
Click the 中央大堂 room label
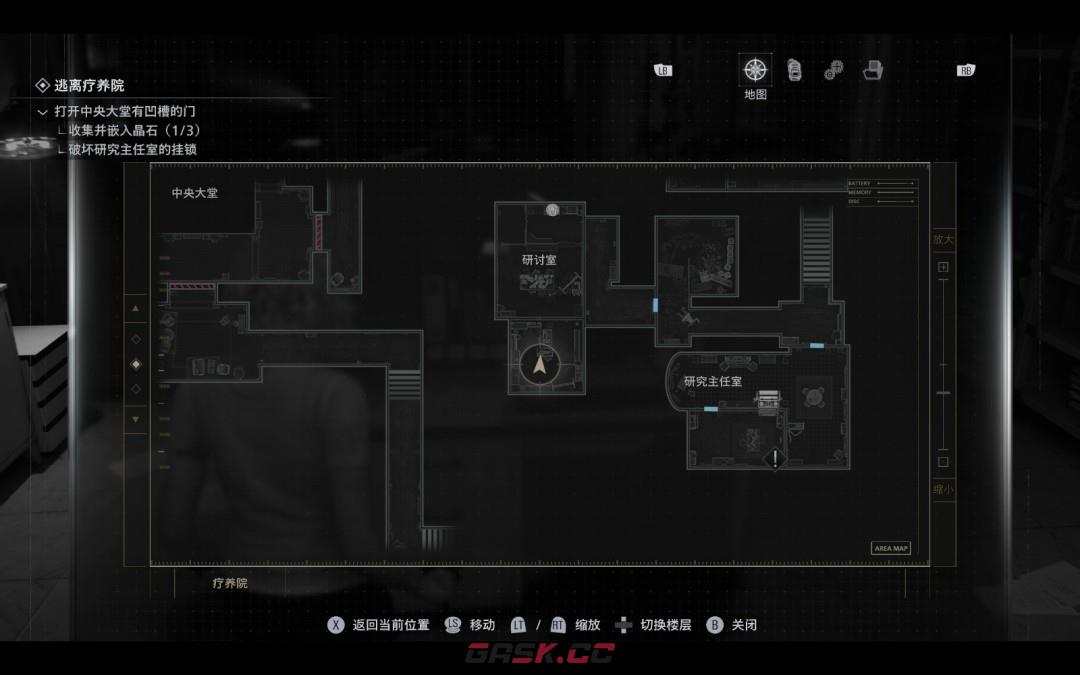(x=195, y=193)
